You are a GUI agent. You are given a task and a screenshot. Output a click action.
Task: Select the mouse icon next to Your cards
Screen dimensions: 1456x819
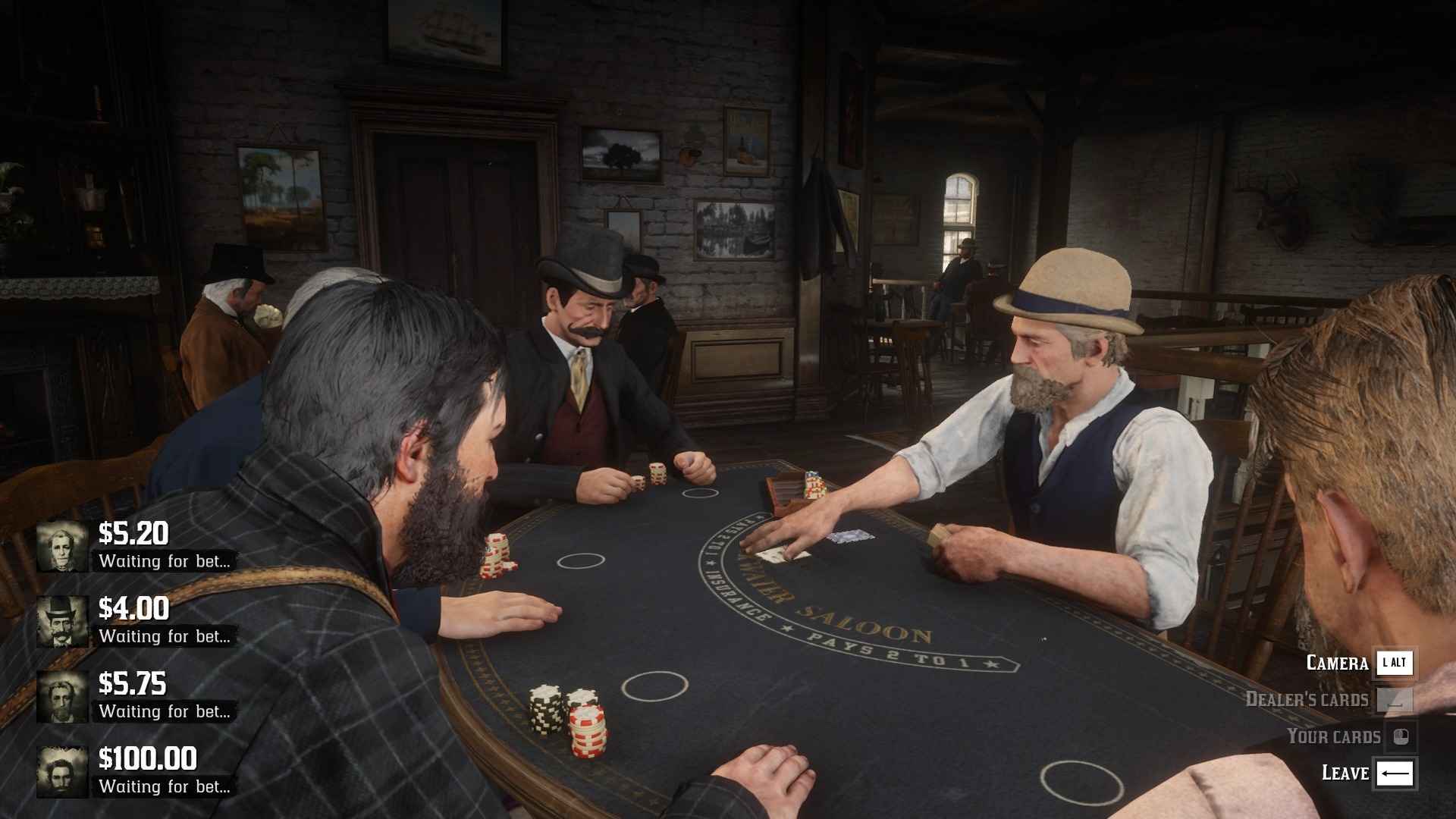(1399, 736)
